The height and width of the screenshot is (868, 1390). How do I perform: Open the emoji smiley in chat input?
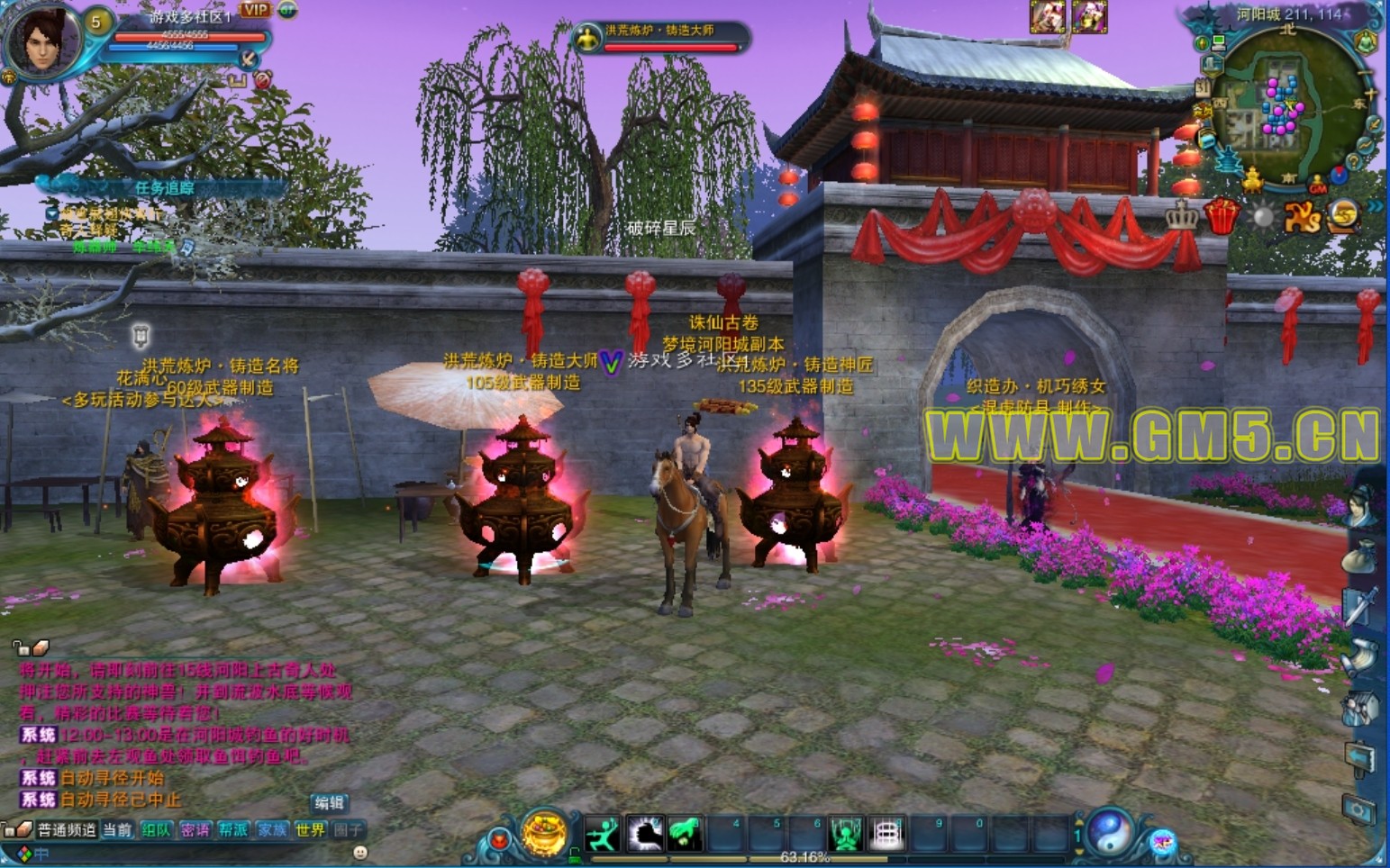tap(360, 852)
